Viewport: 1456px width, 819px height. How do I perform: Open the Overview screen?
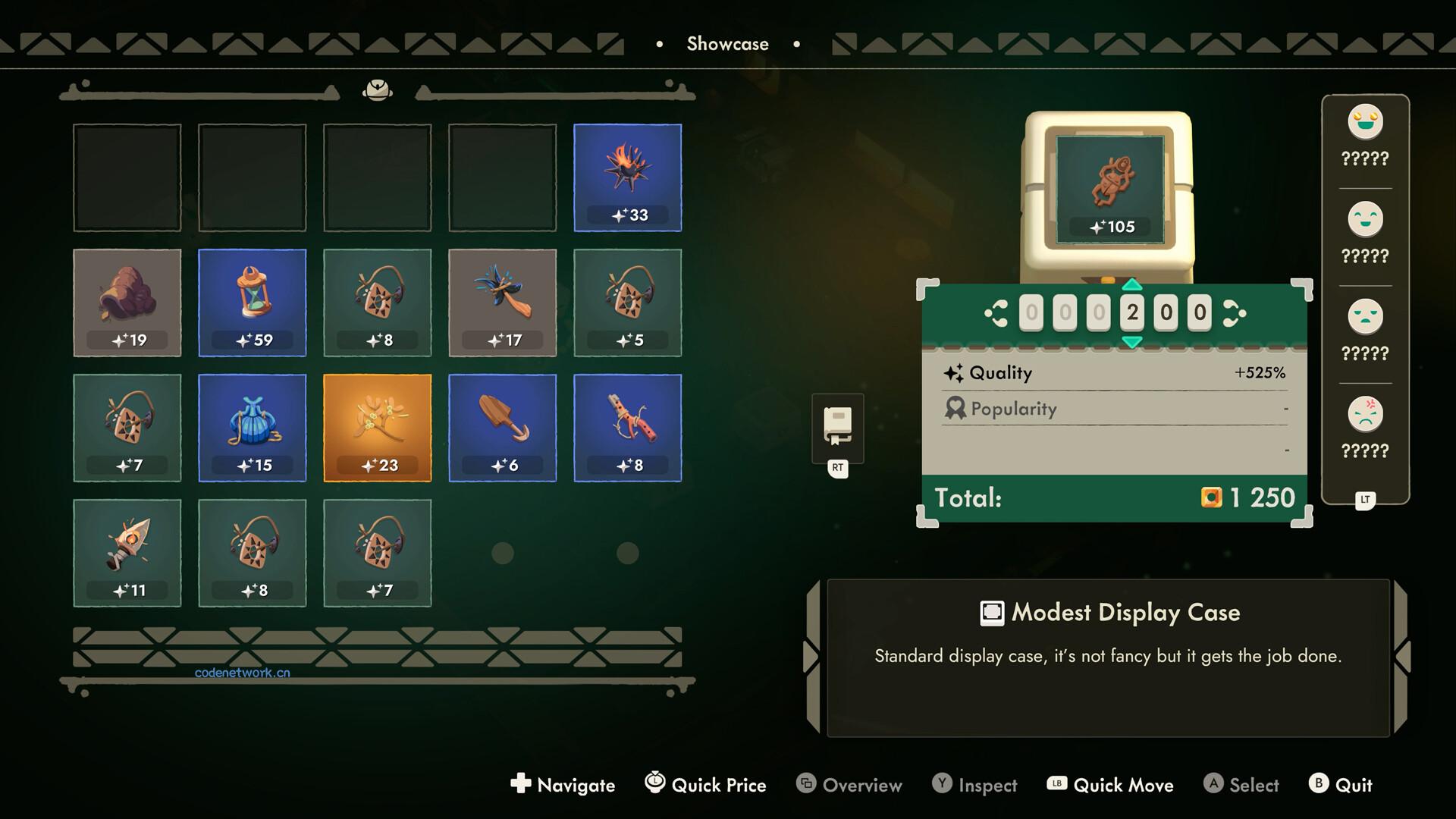[x=849, y=785]
